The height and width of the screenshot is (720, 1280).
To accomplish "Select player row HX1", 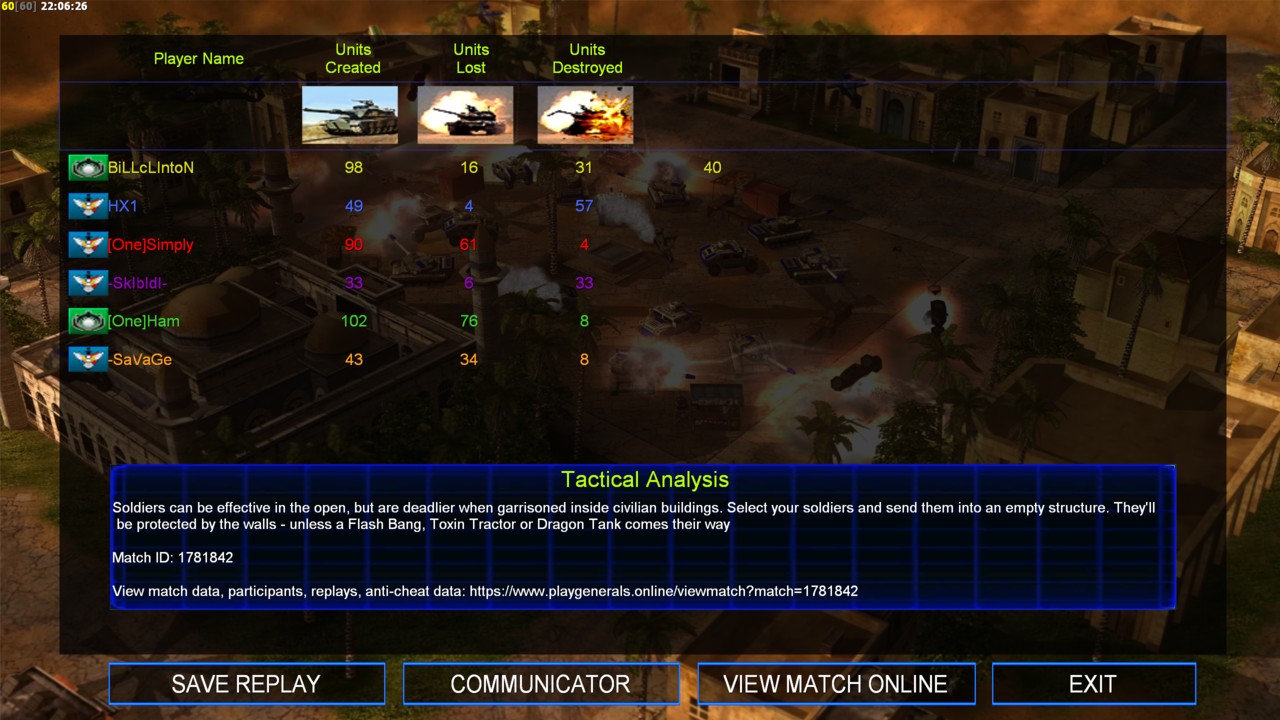I will click(x=123, y=206).
